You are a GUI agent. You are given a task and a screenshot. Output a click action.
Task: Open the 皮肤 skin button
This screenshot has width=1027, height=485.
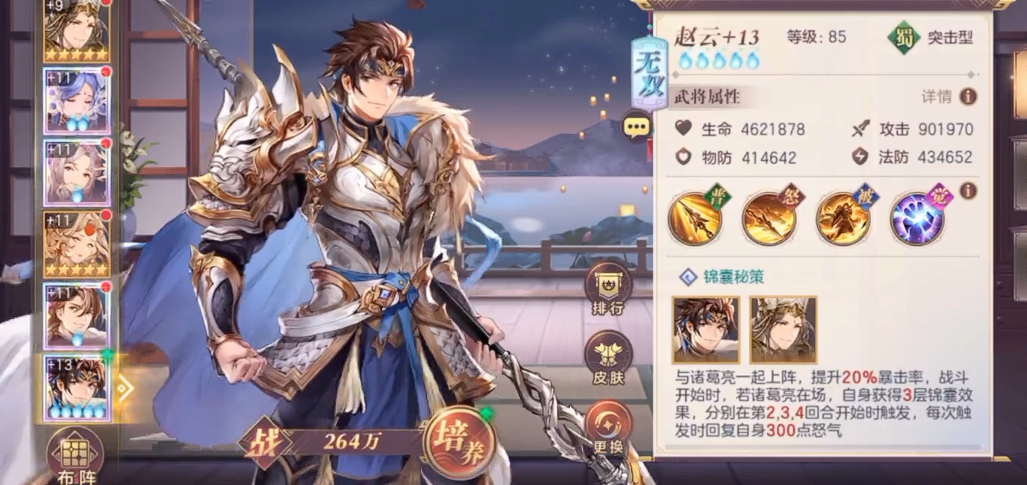(x=609, y=359)
